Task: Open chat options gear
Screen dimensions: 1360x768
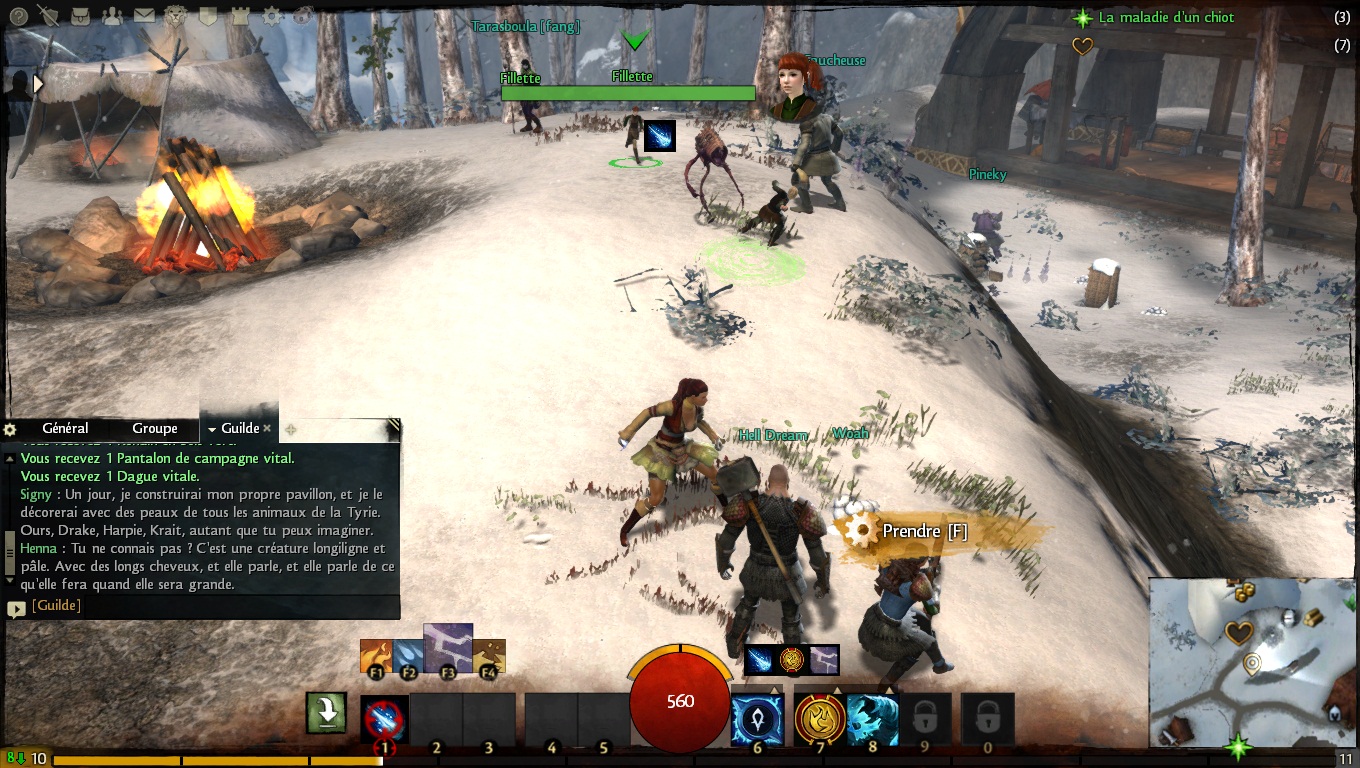Action: point(10,429)
